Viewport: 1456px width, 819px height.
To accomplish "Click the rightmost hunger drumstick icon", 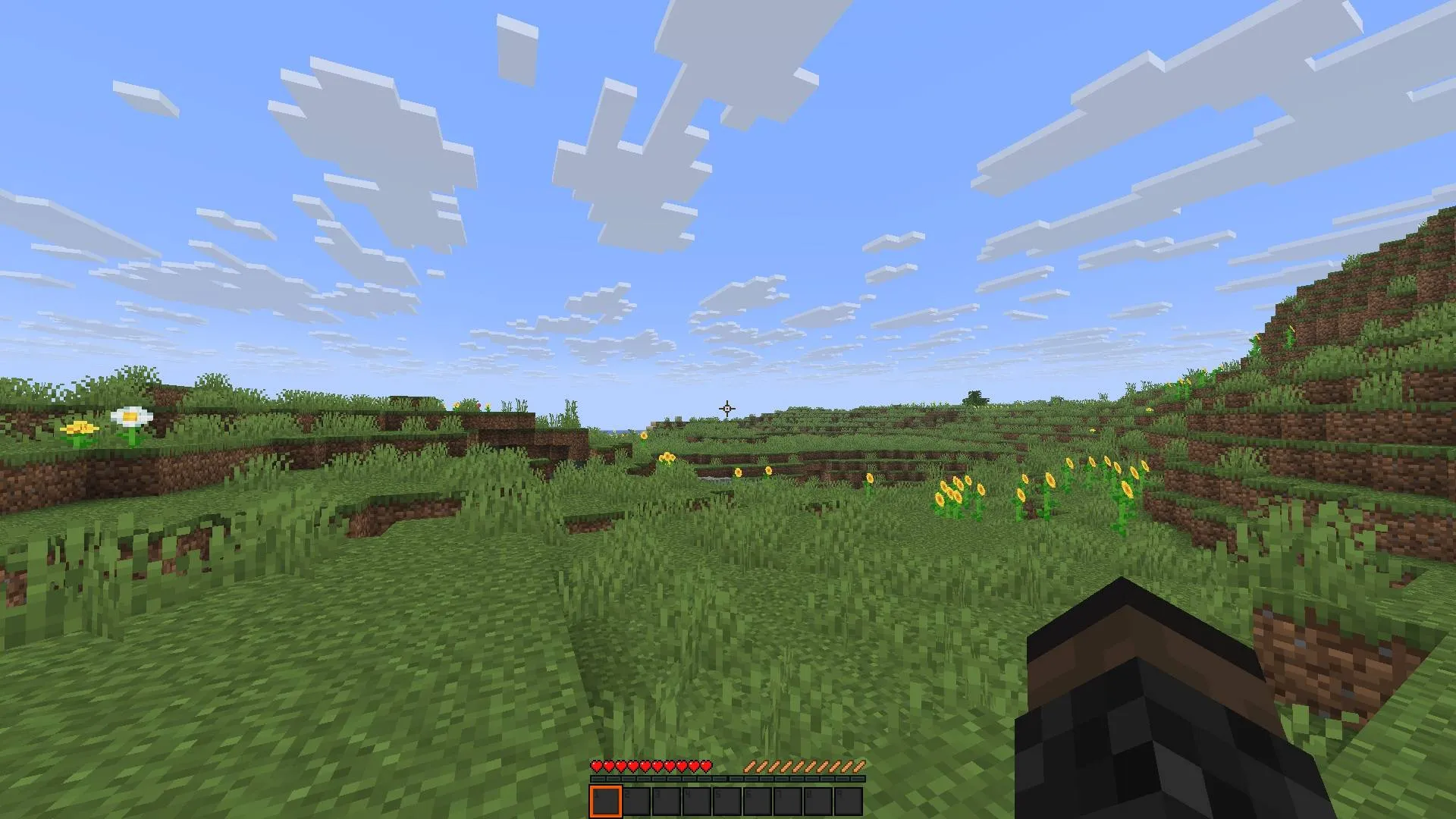I will (x=861, y=766).
